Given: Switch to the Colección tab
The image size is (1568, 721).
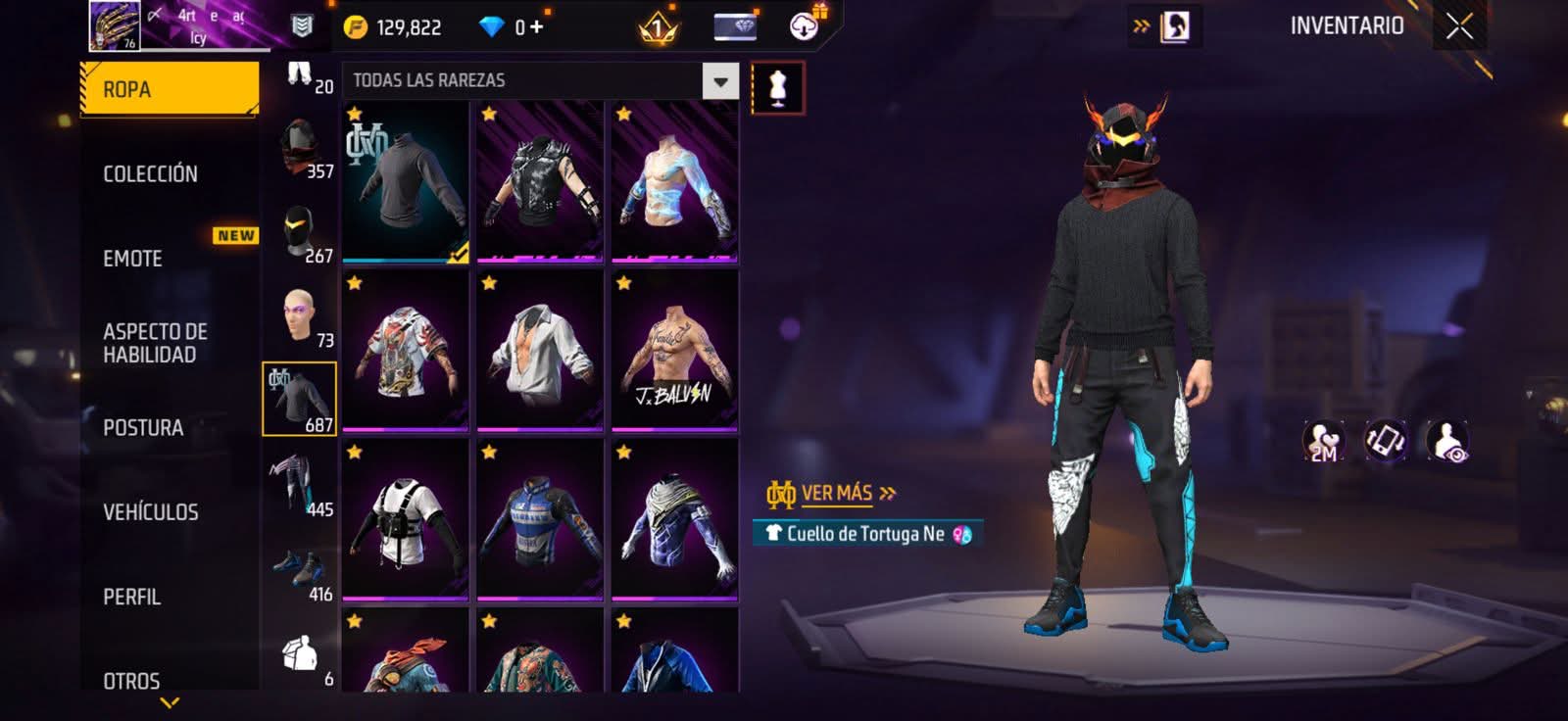Looking at the screenshot, I should point(151,174).
